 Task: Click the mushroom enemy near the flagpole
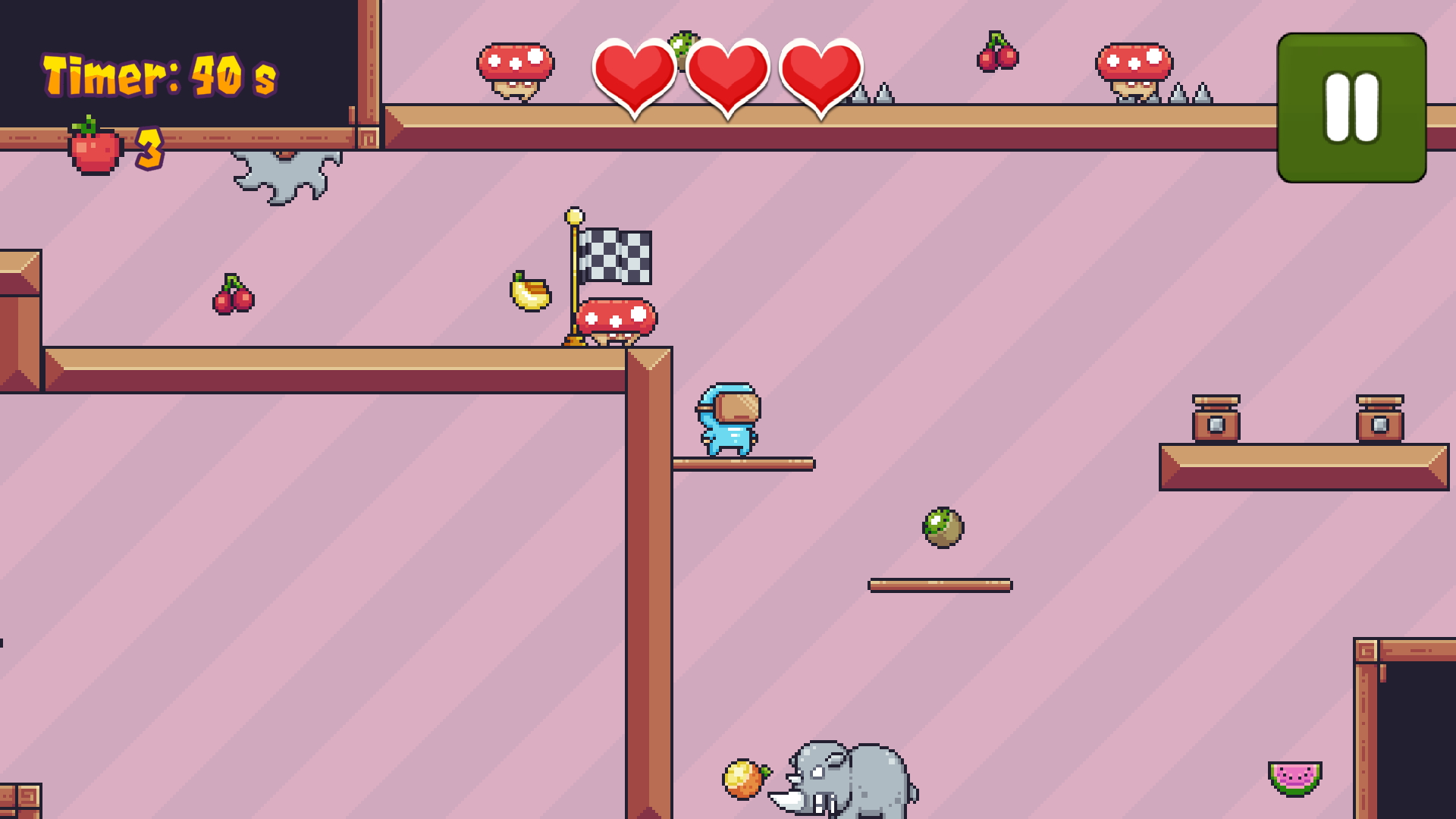[616, 318]
